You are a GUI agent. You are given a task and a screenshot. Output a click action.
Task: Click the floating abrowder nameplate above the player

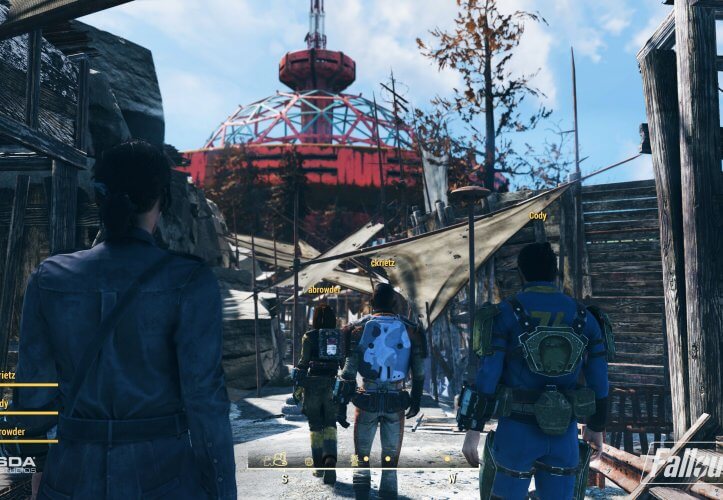(324, 289)
